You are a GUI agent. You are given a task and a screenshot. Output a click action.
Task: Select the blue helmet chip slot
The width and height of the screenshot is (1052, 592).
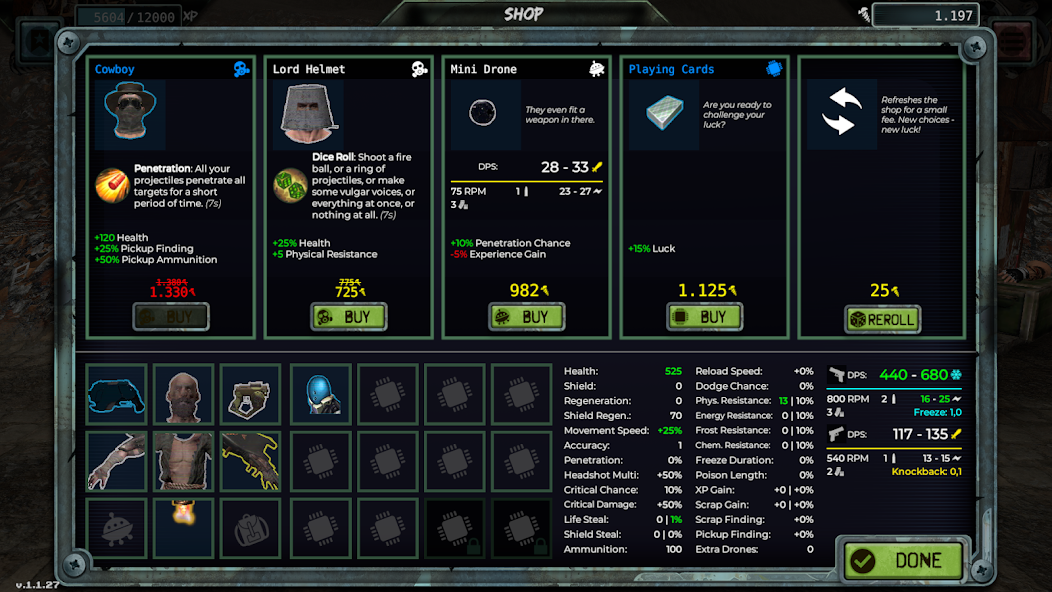pos(320,394)
